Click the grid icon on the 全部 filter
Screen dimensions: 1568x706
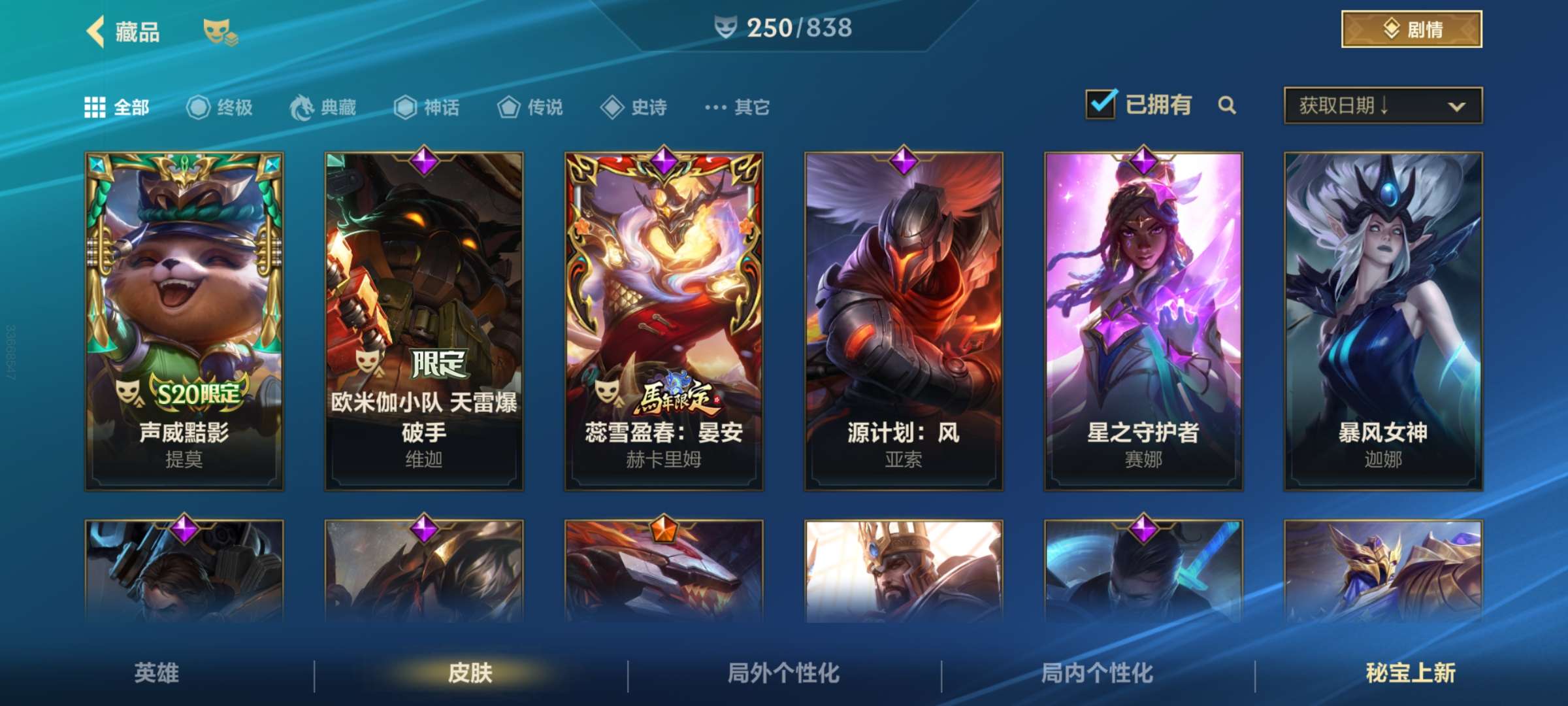point(95,109)
